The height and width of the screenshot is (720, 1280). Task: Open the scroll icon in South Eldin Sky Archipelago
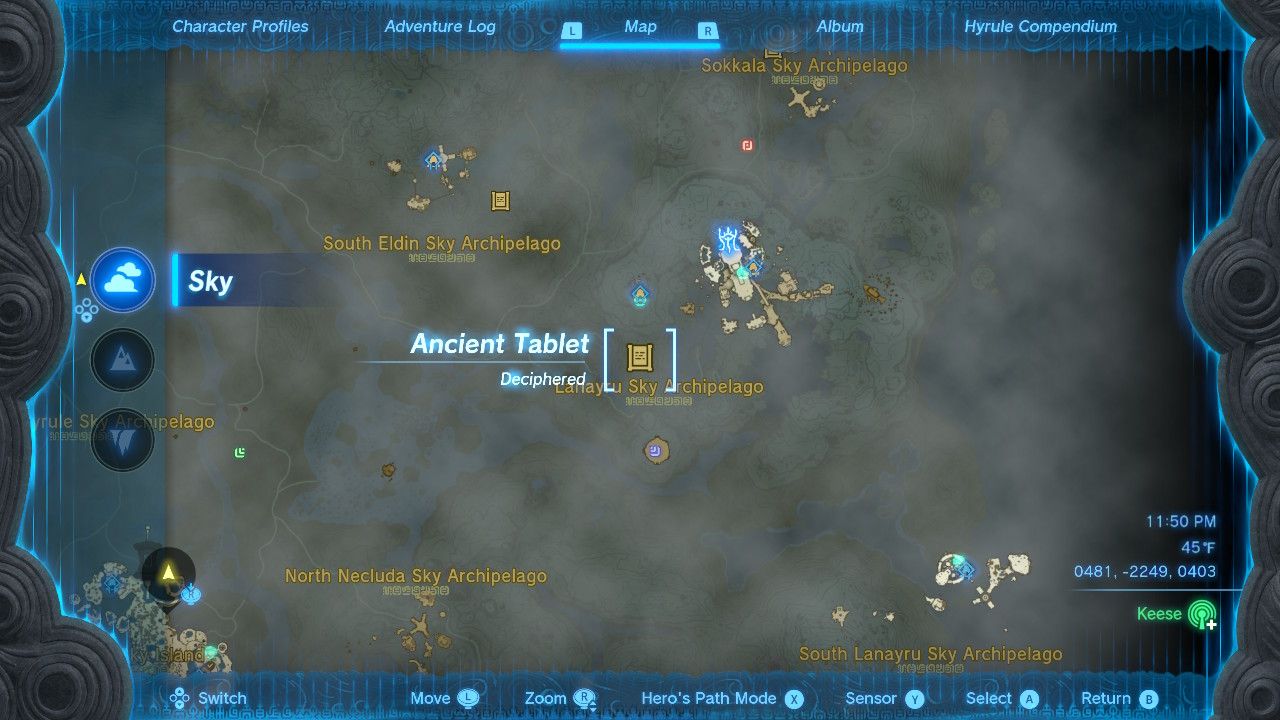click(498, 201)
